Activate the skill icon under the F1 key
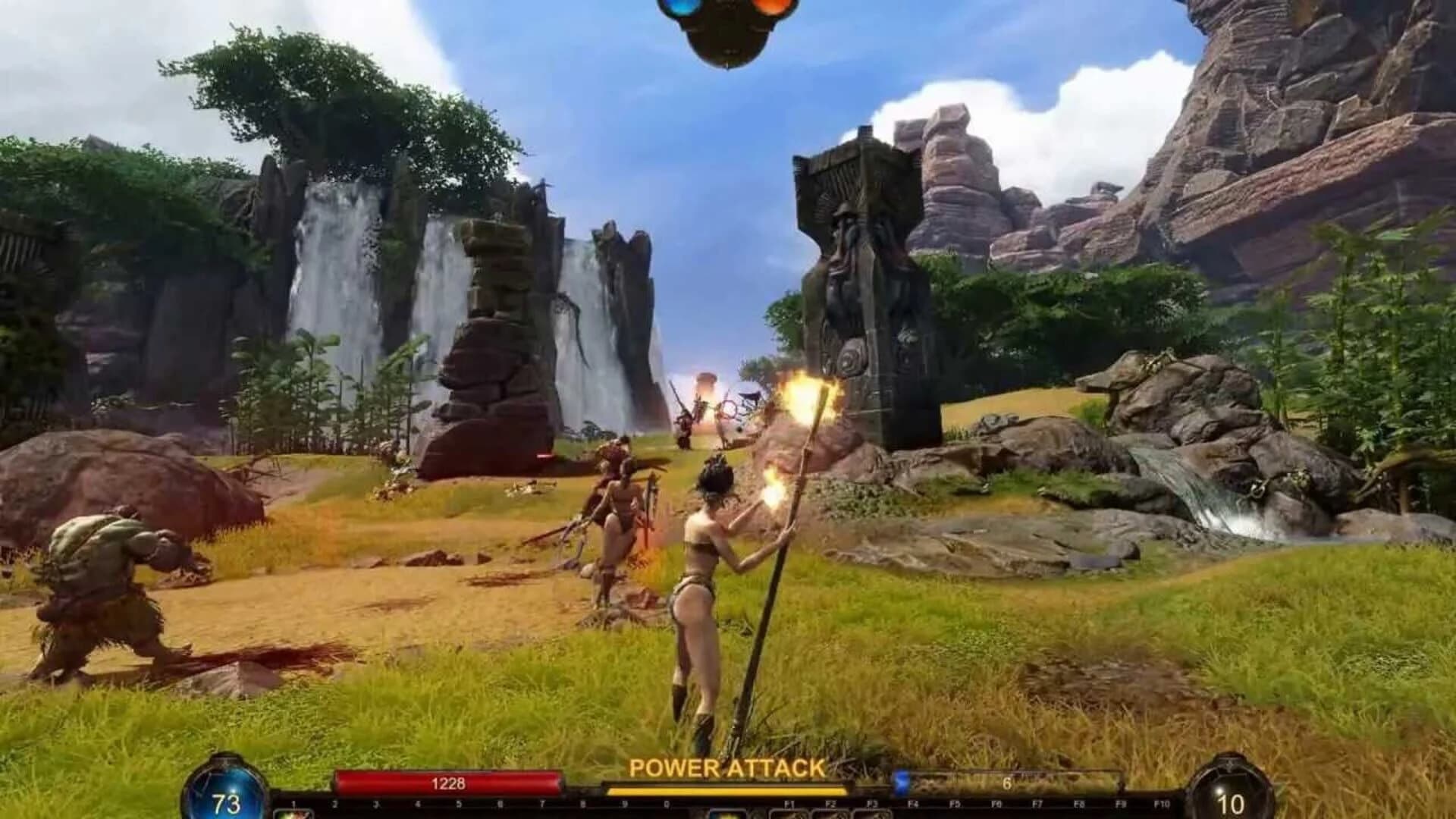 [x=791, y=813]
